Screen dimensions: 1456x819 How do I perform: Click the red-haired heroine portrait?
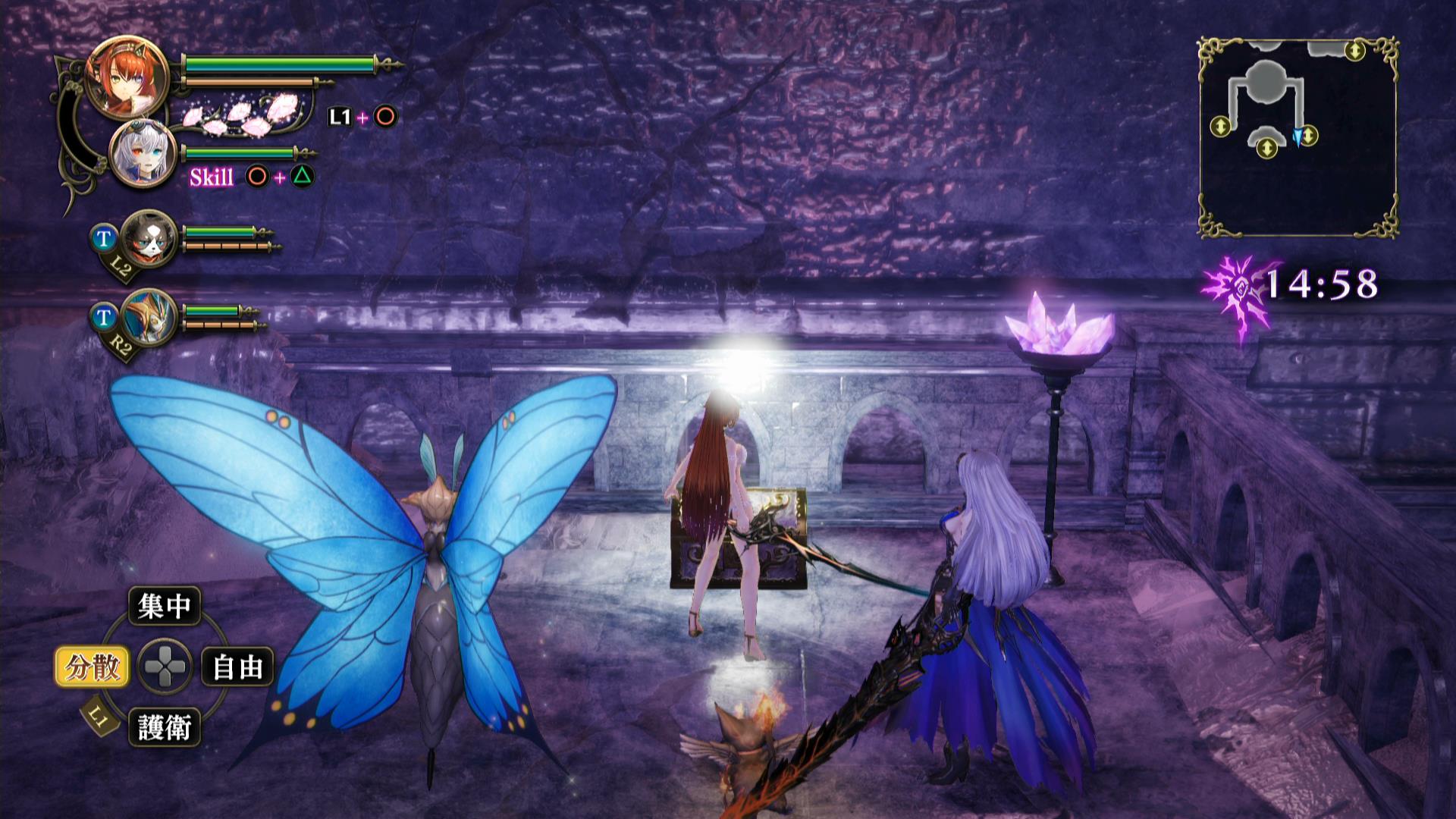coord(127,77)
